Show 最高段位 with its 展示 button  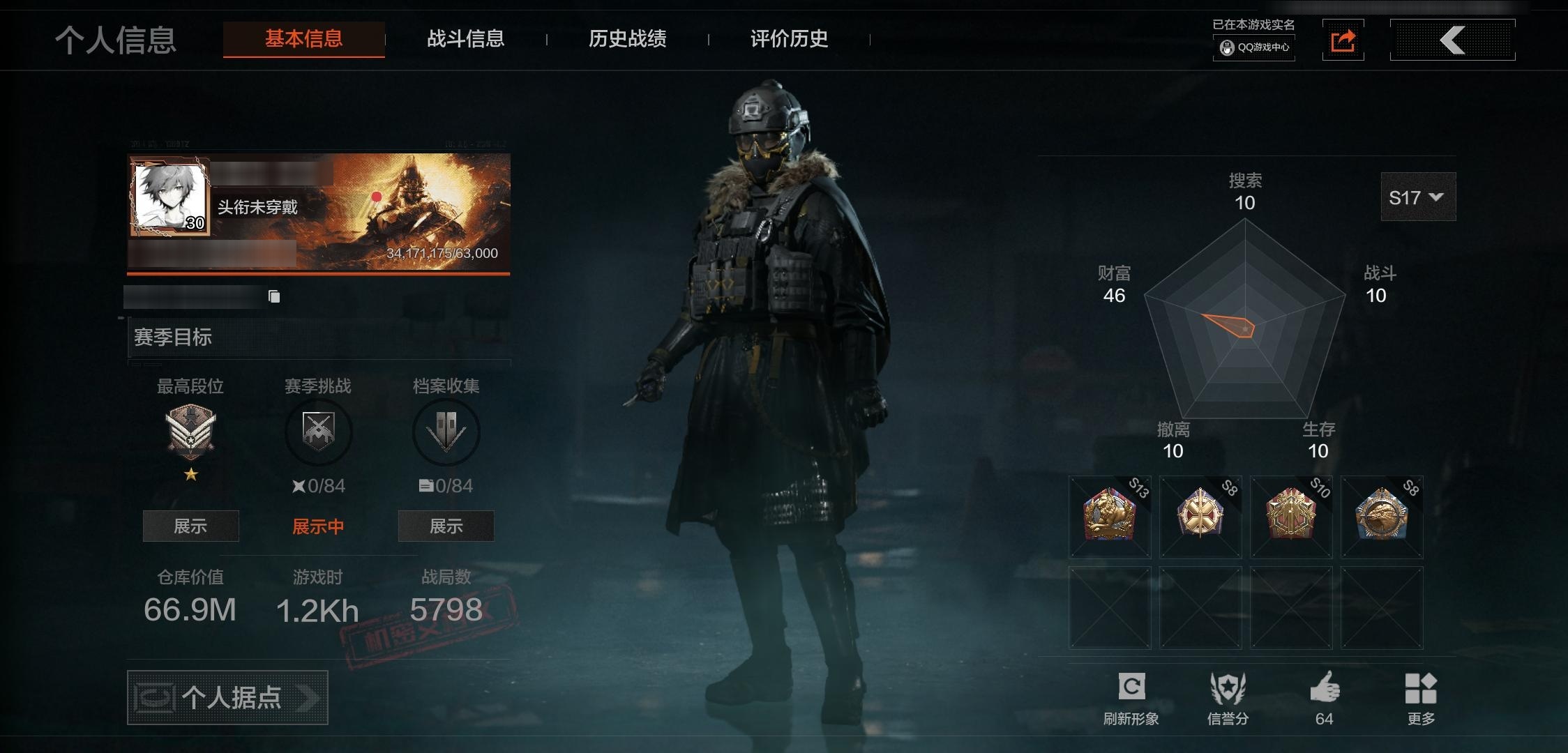pyautogui.click(x=190, y=526)
